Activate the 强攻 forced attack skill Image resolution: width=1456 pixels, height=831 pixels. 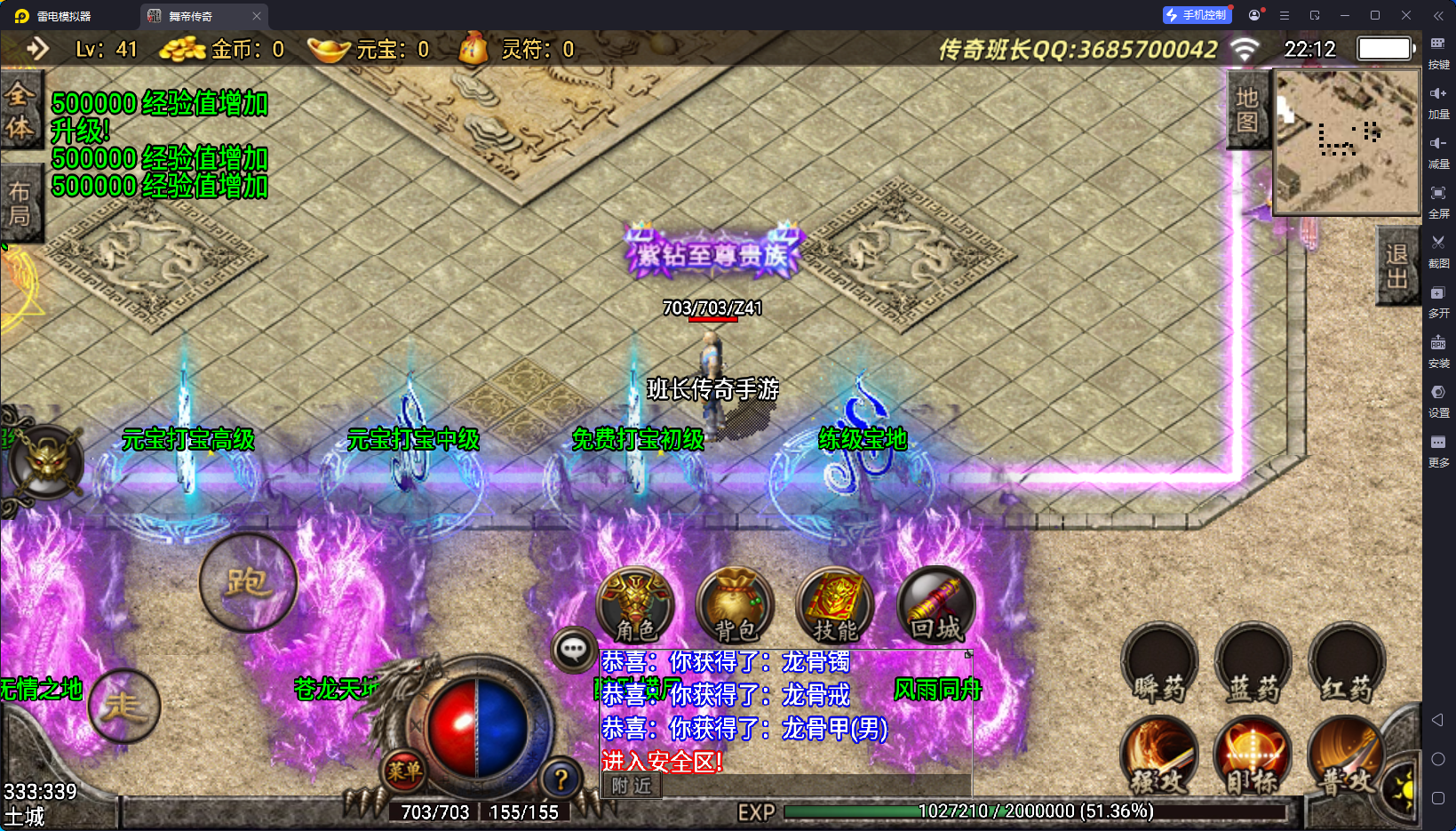coord(1159,756)
